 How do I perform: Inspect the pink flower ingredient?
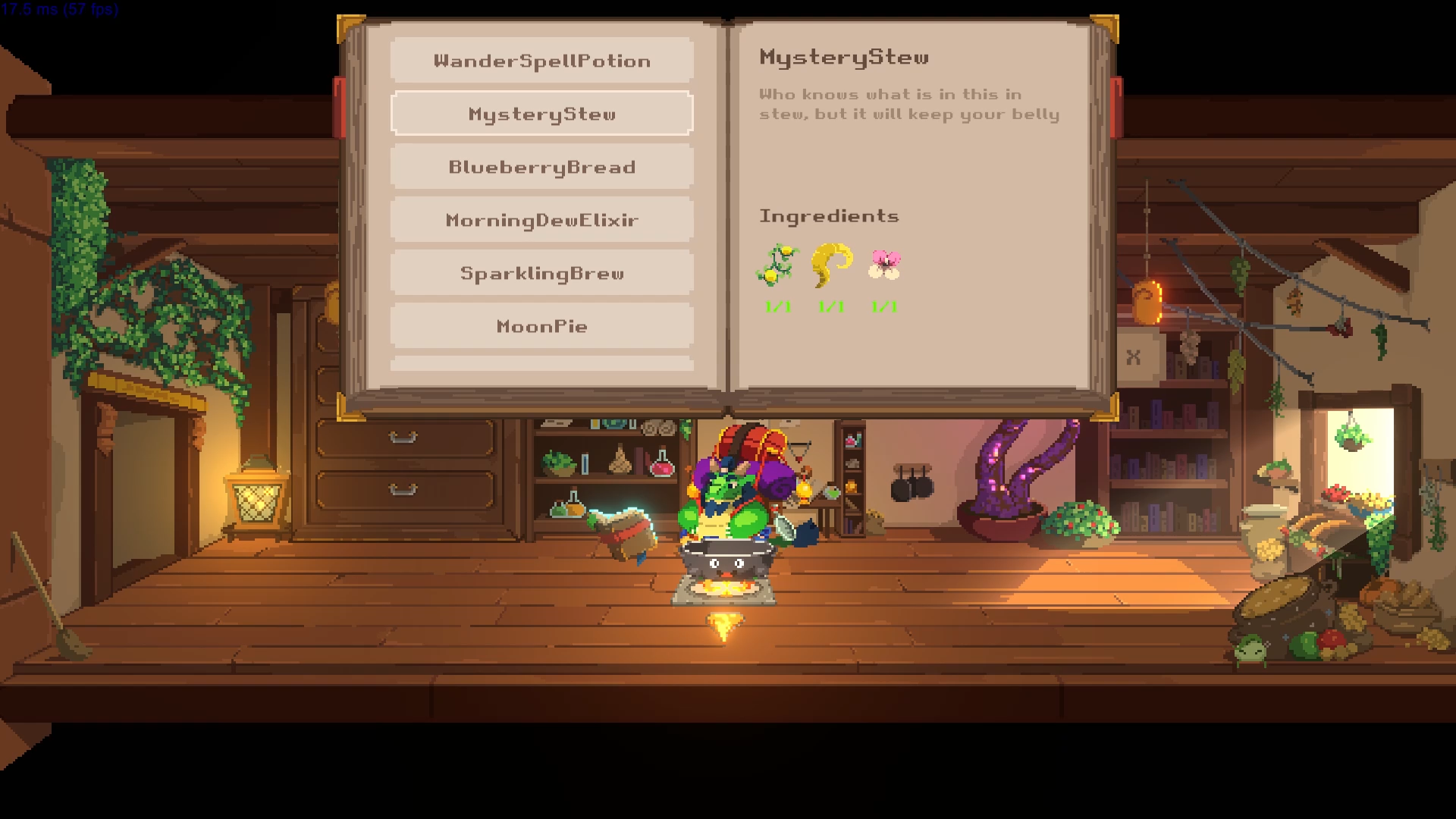coord(884,265)
